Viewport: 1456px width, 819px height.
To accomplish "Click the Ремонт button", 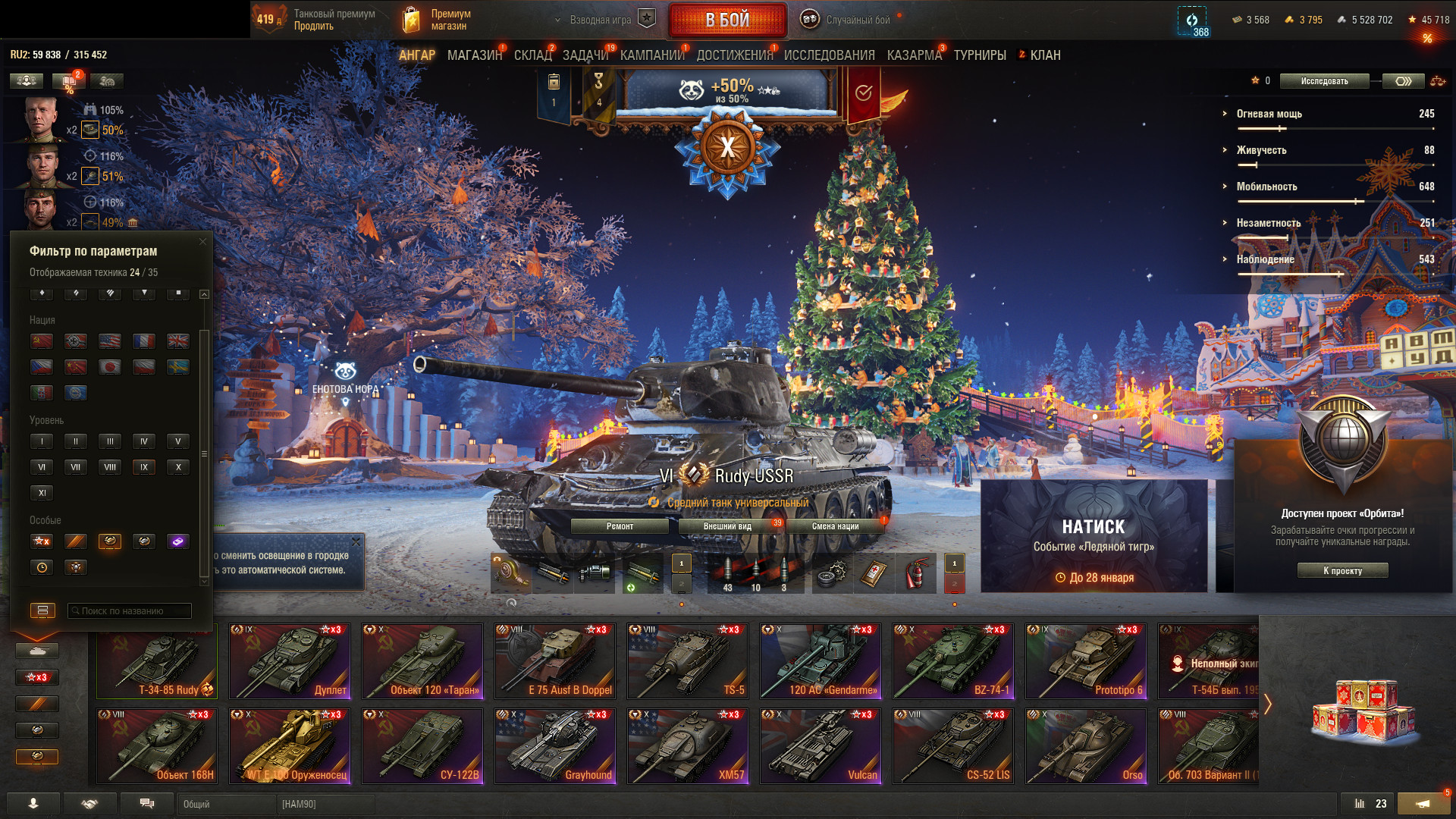I will coord(620,526).
